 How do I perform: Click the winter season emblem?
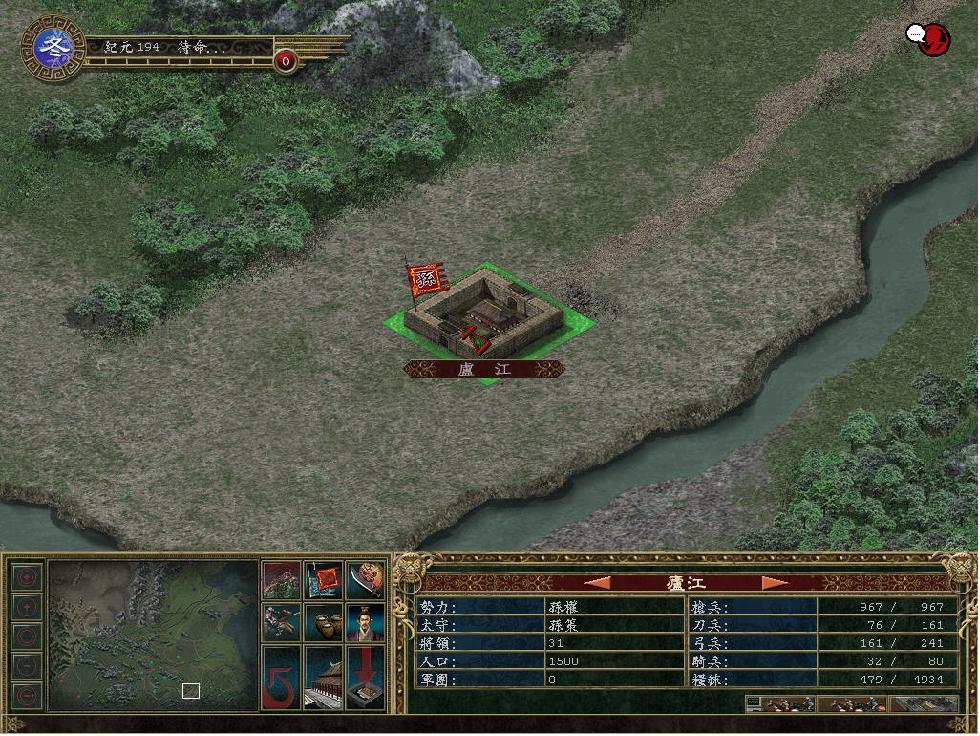pyautogui.click(x=52, y=47)
